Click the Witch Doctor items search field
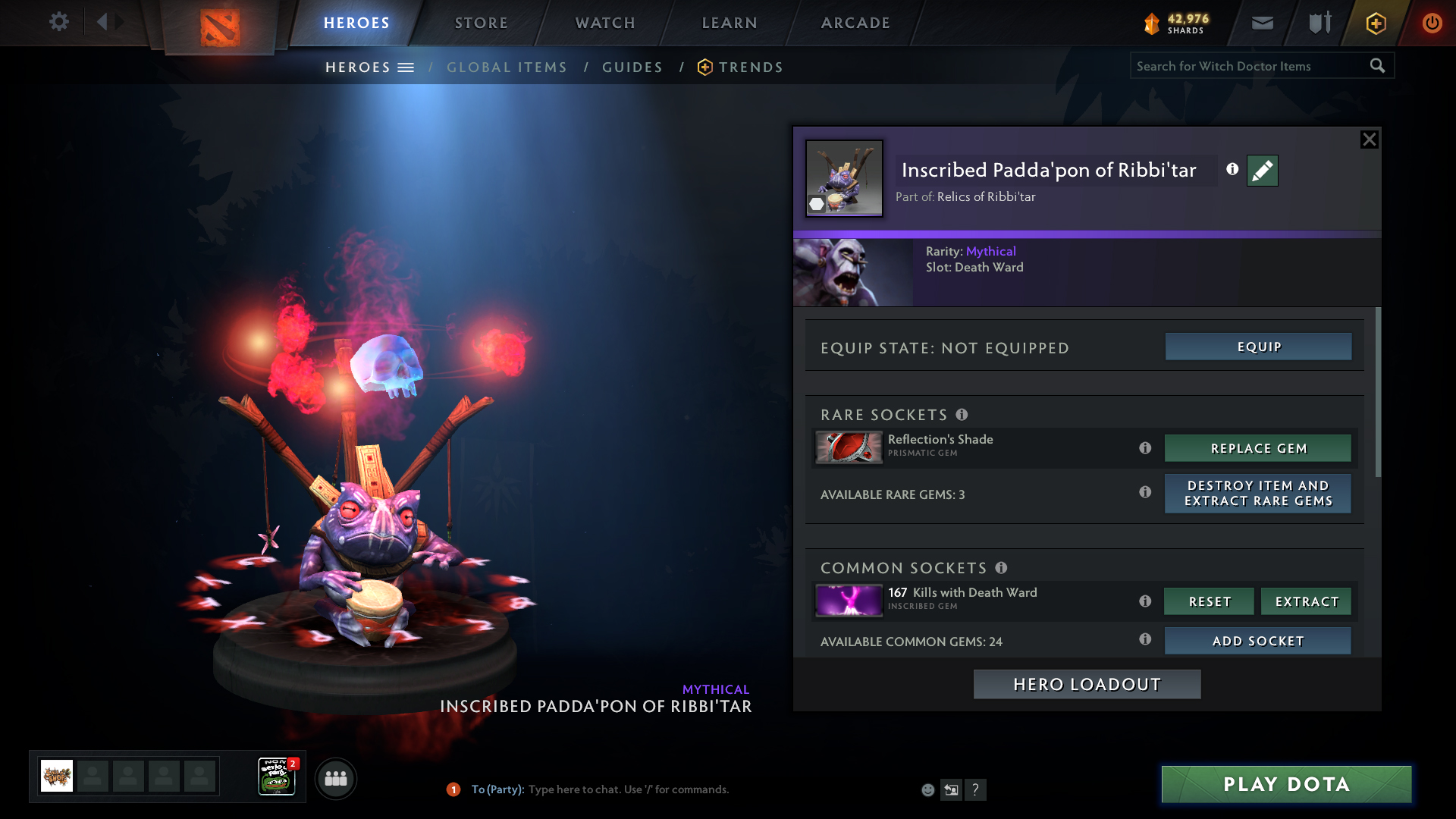The height and width of the screenshot is (819, 1456). [1251, 66]
